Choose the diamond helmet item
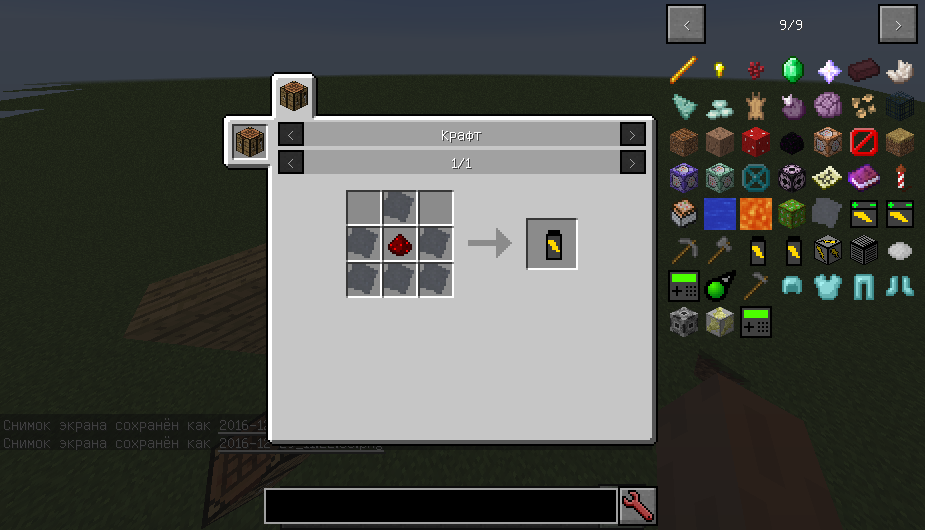 point(792,286)
